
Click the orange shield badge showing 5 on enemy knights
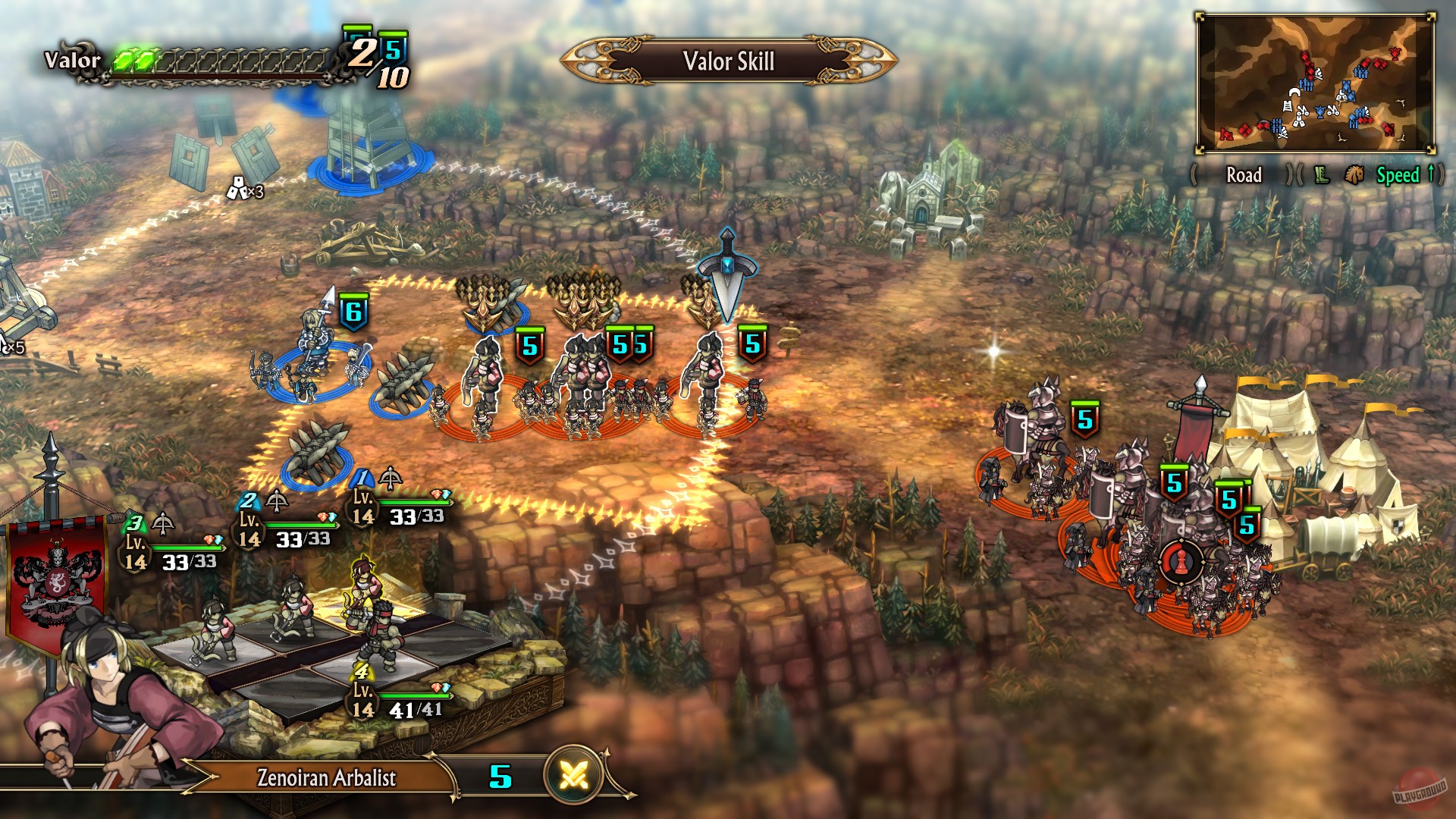coord(1084,417)
